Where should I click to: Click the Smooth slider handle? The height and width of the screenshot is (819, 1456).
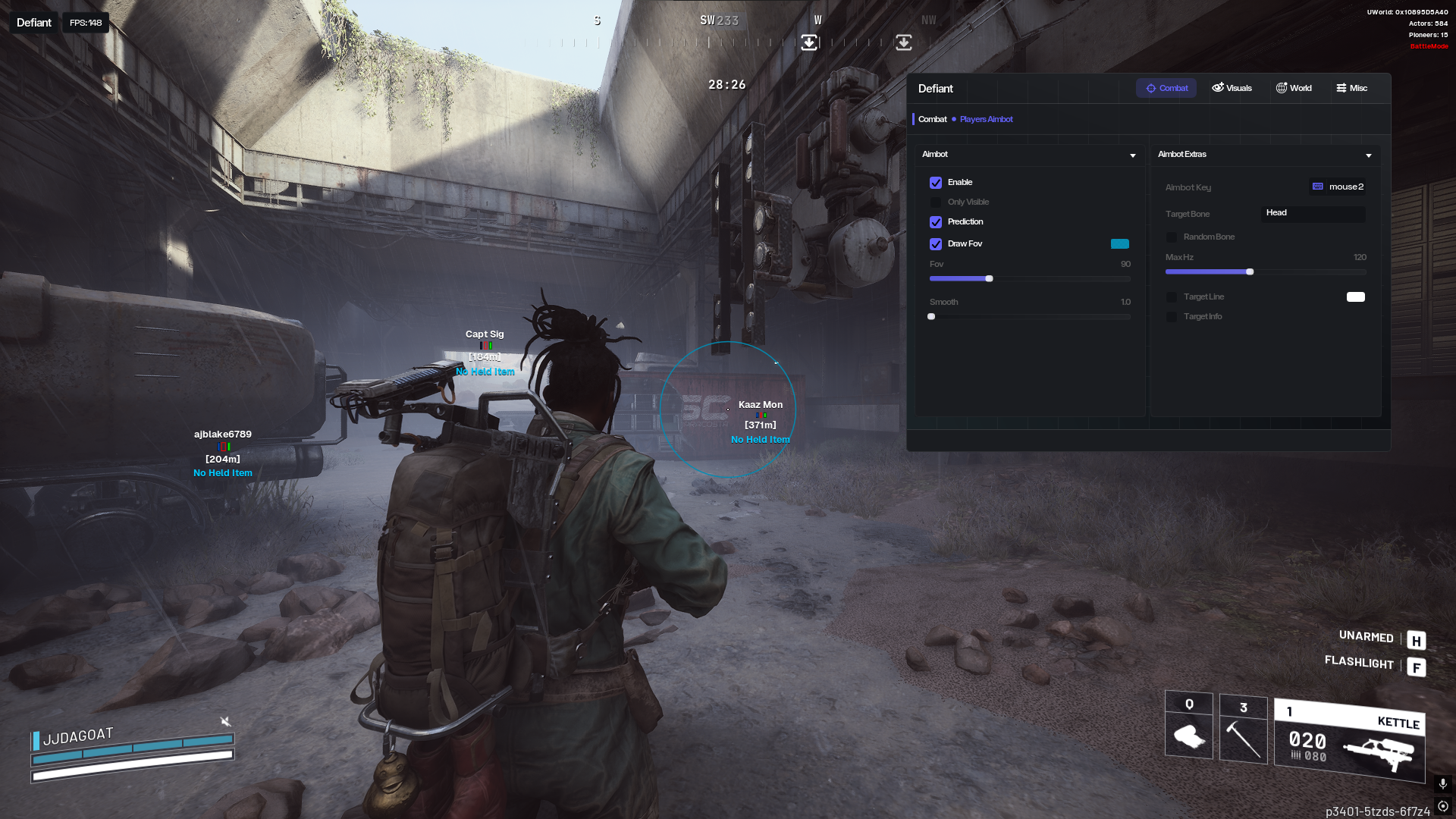point(931,317)
